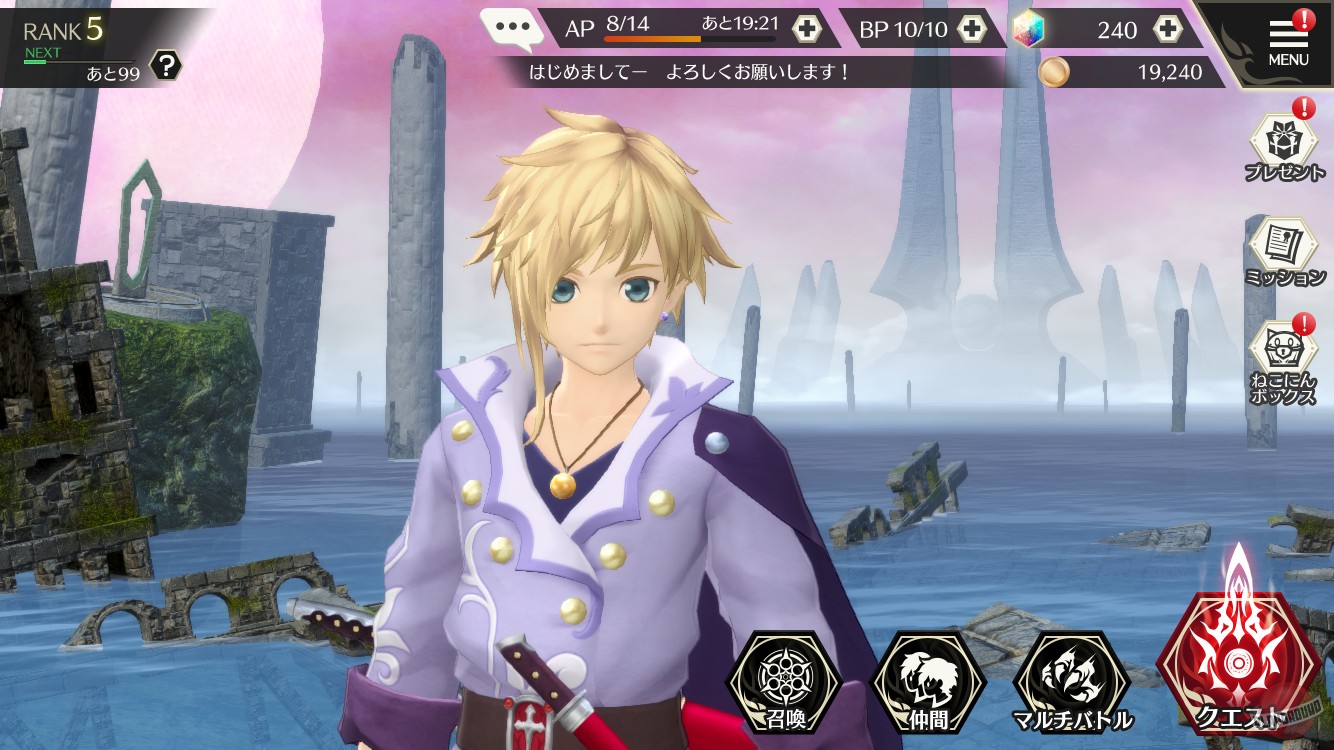Tap the chat speech bubble icon
This screenshot has height=750, width=1334.
click(x=512, y=28)
